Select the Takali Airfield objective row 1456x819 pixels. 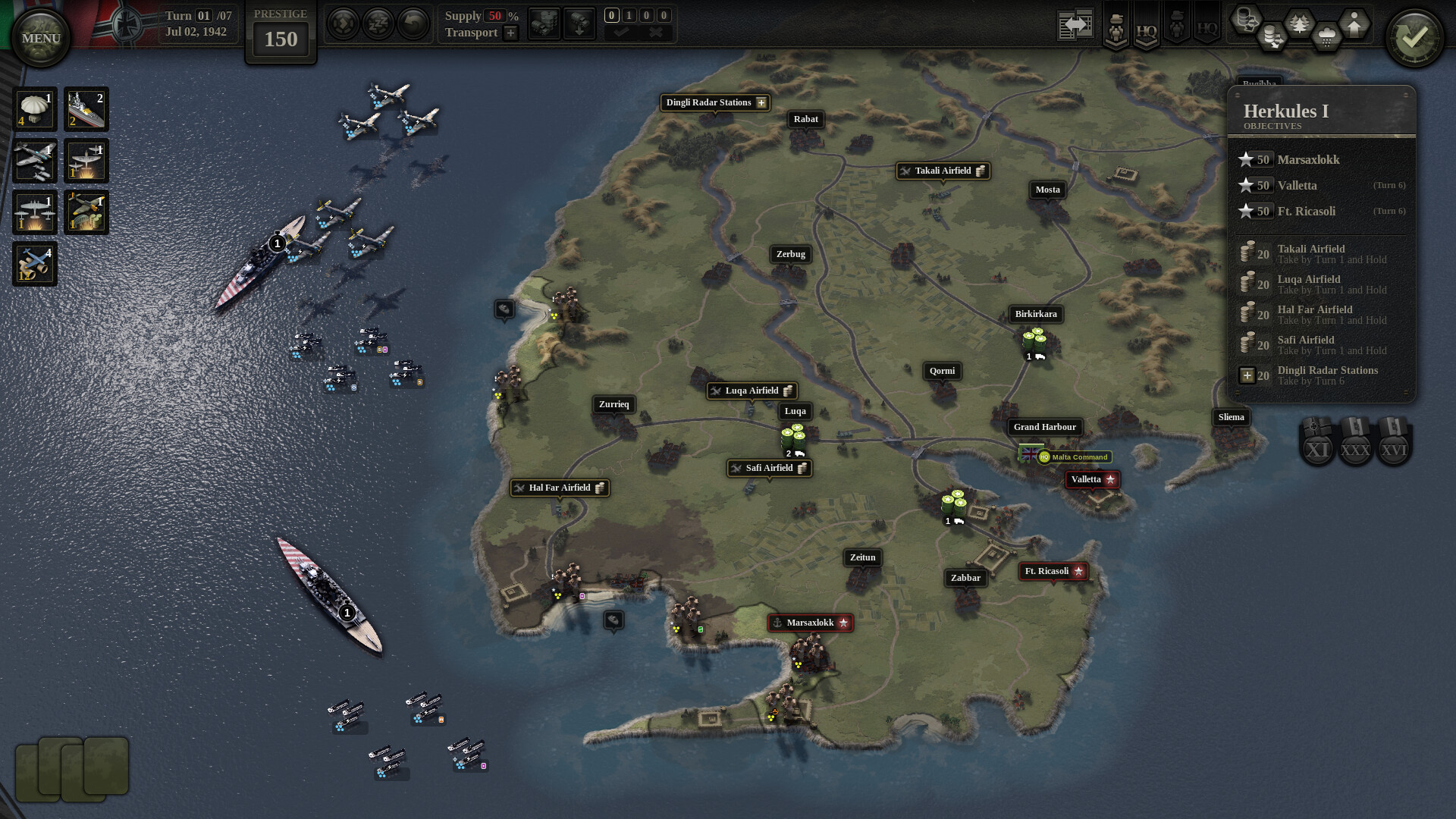click(1321, 254)
